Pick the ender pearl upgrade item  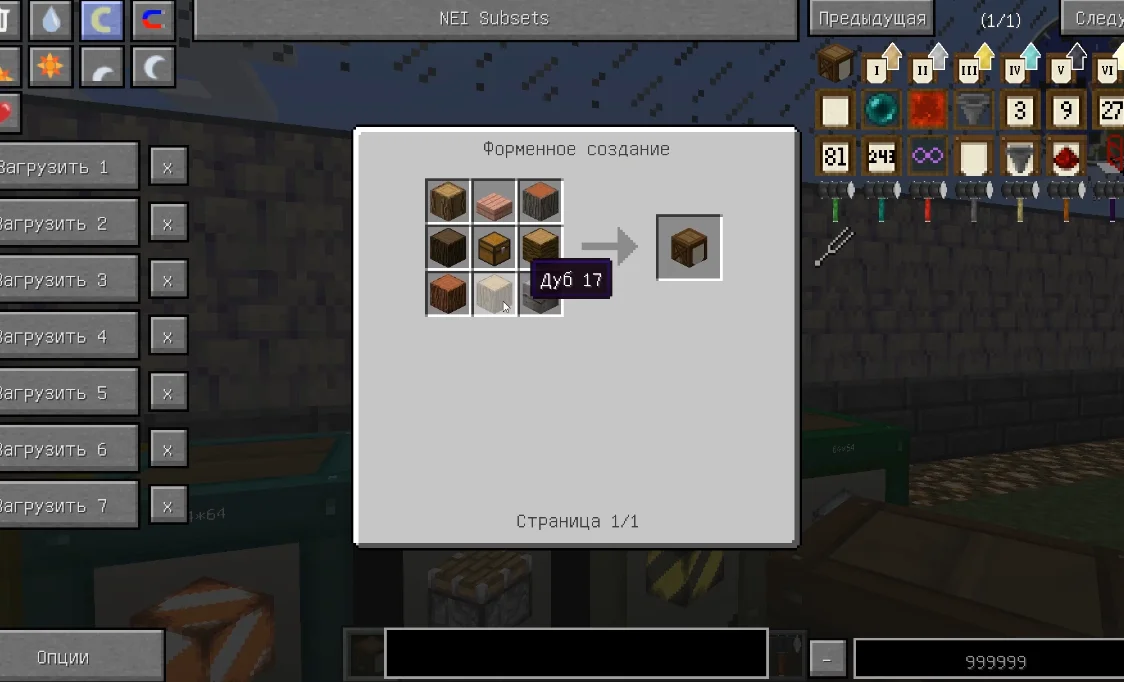(882, 109)
